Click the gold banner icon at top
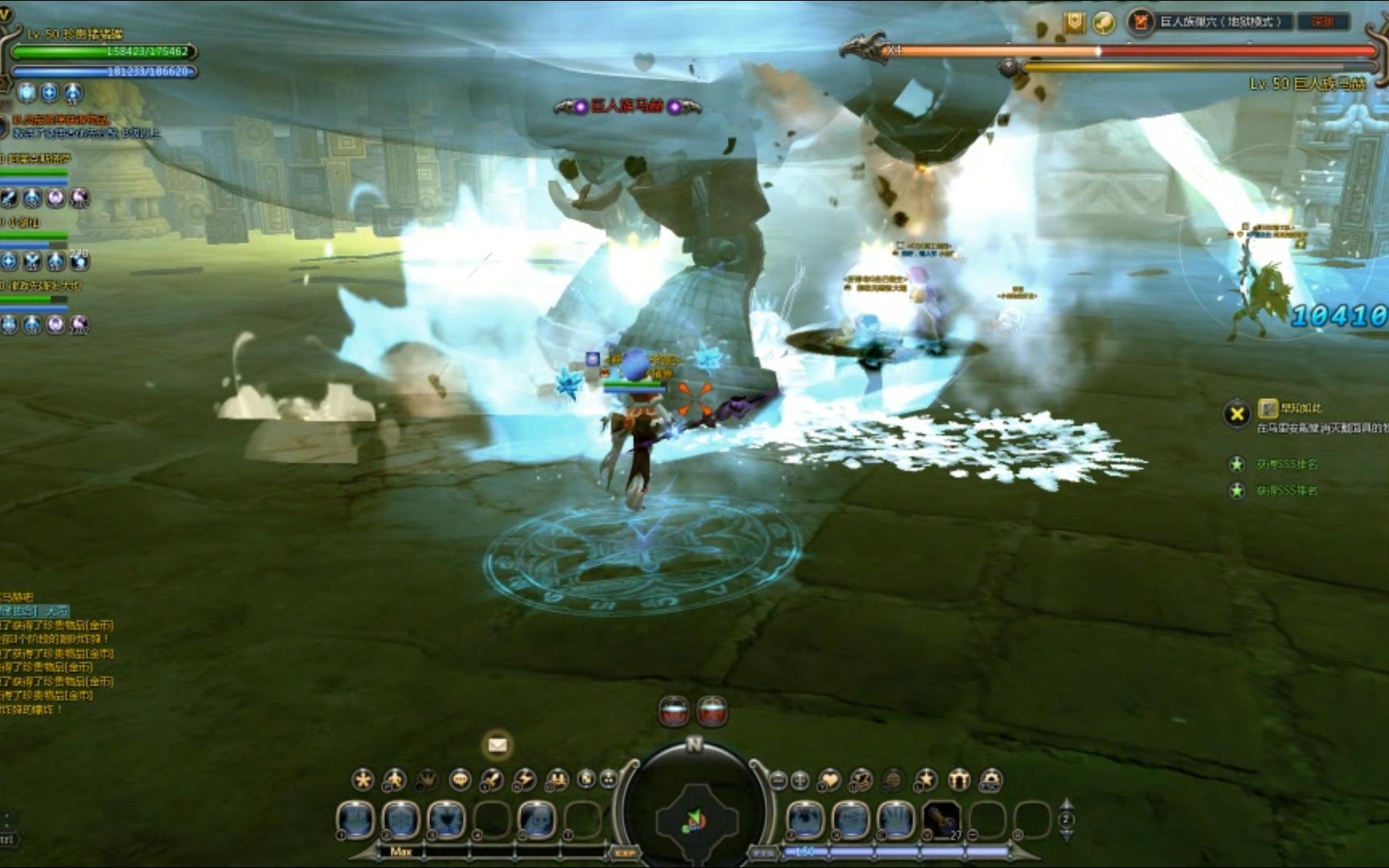1389x868 pixels. click(1074, 23)
